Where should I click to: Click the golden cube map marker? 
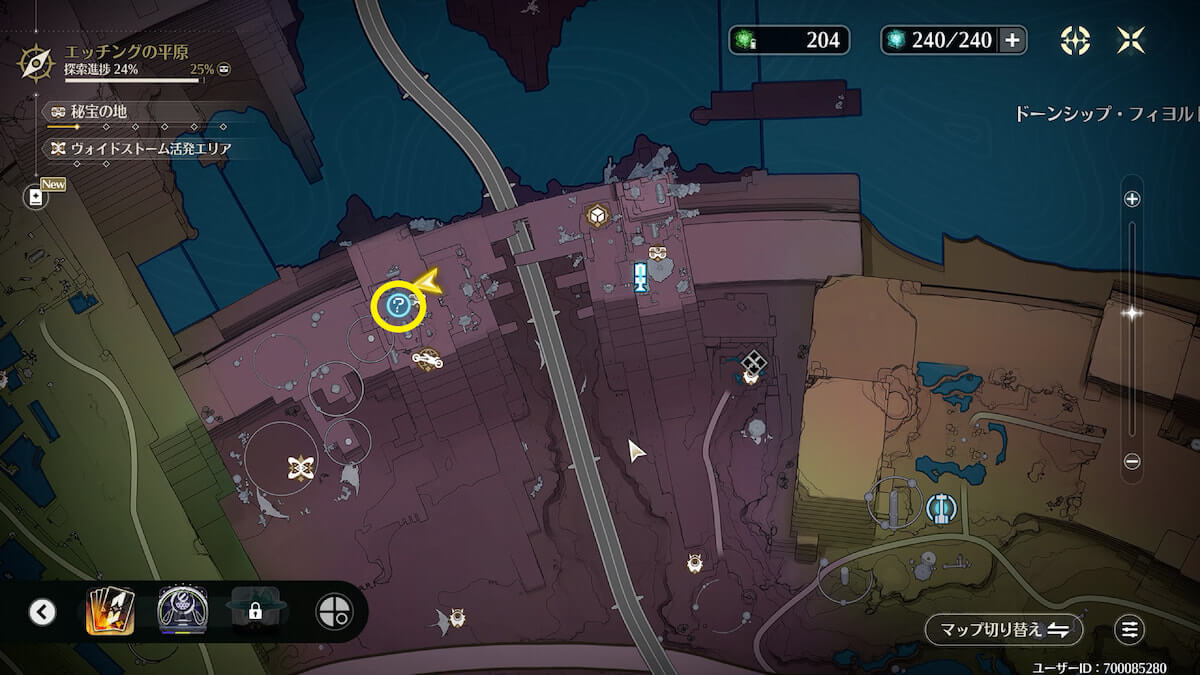tap(598, 215)
